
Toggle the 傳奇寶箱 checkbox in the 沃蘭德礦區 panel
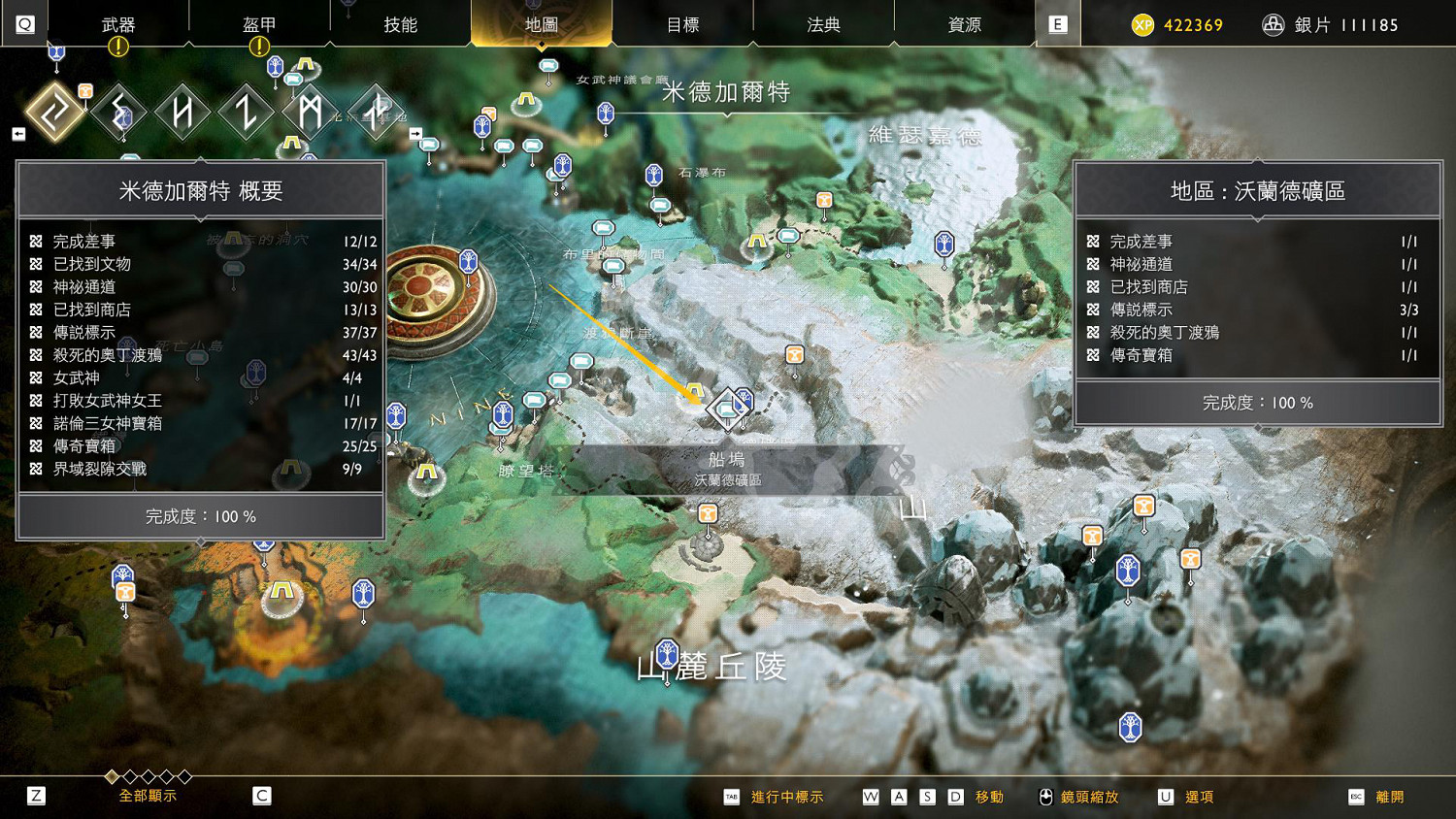click(x=1093, y=354)
